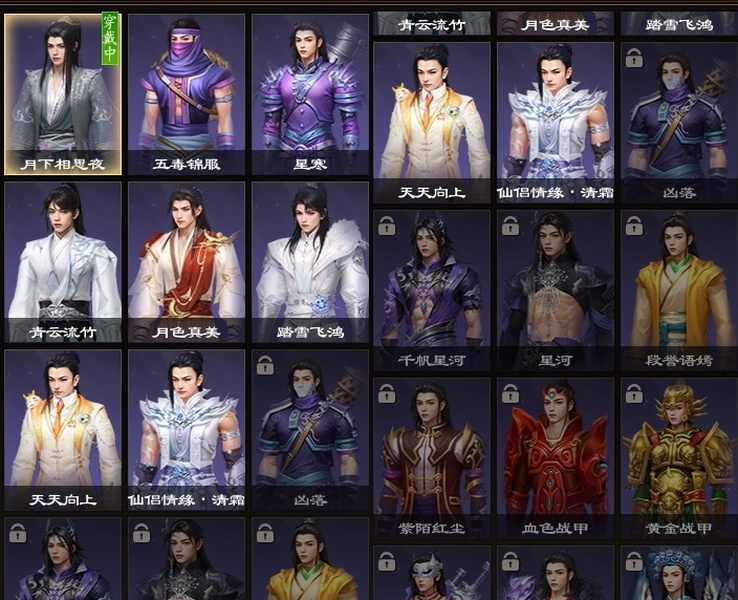Screen dimensions: 738x600
Task: Pick the 星寒 purple armor costume
Action: click(x=309, y=94)
